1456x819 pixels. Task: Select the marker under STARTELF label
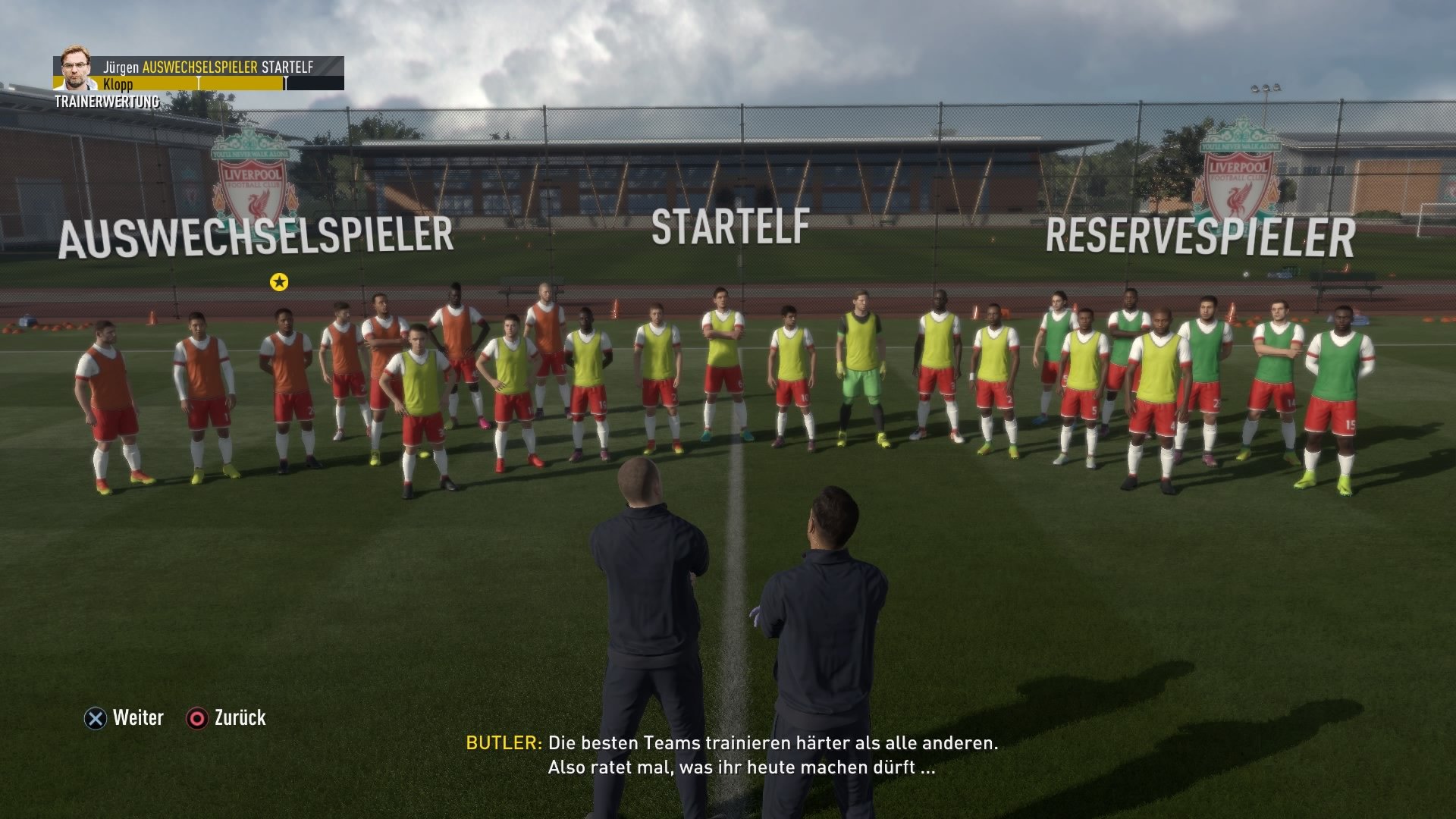pyautogui.click(x=285, y=83)
